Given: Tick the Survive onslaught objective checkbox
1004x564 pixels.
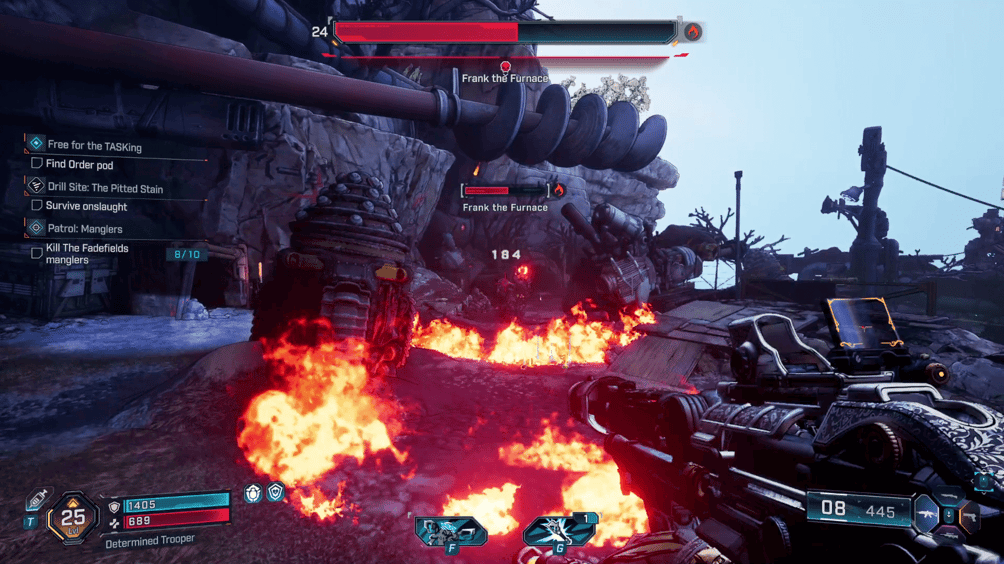Looking at the screenshot, I should (37, 206).
